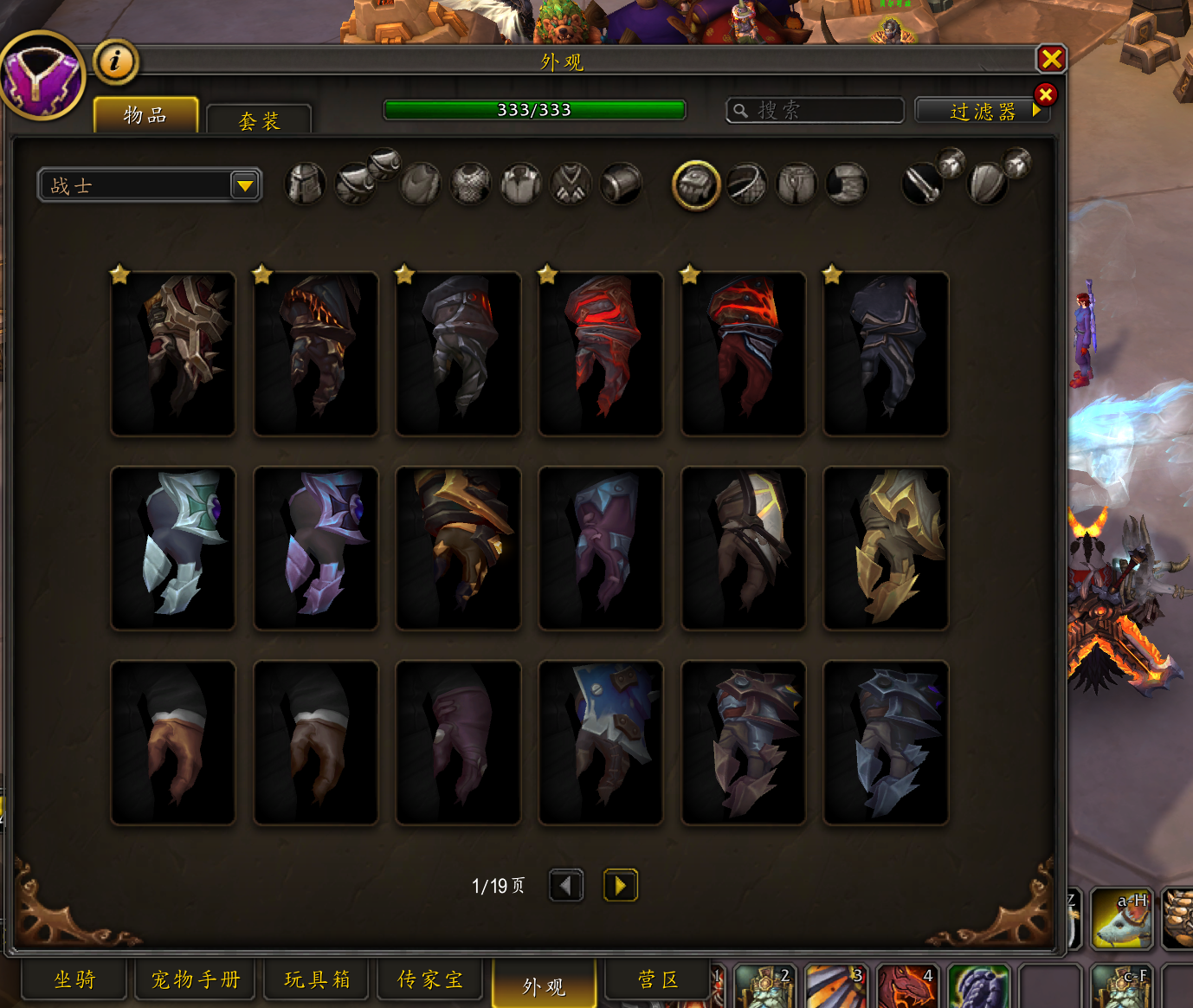The image size is (1193, 1008).
Task: Select the helmet slot filter icon
Action: 306,184
